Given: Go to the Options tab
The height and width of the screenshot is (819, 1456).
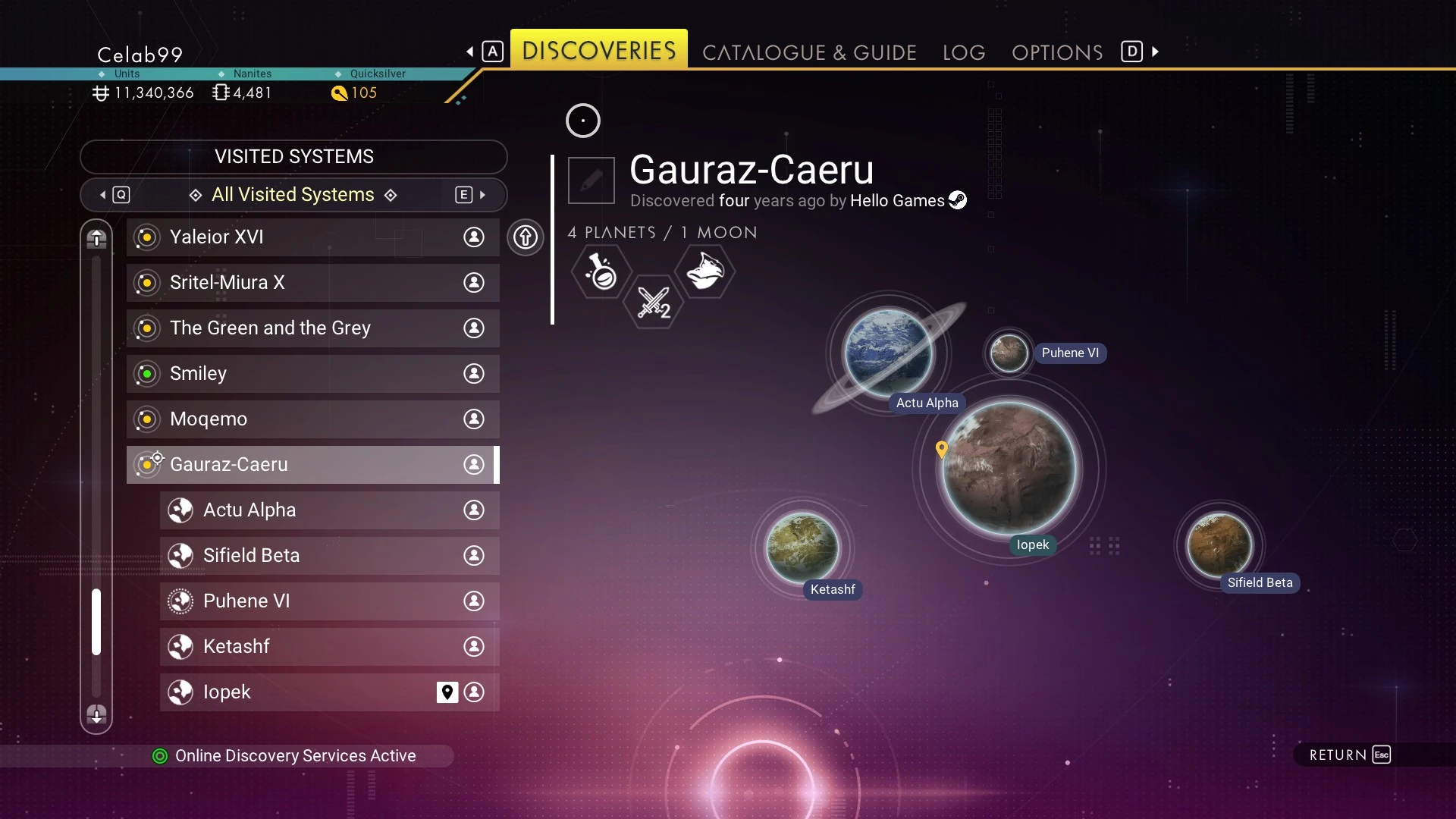Looking at the screenshot, I should click(x=1056, y=52).
